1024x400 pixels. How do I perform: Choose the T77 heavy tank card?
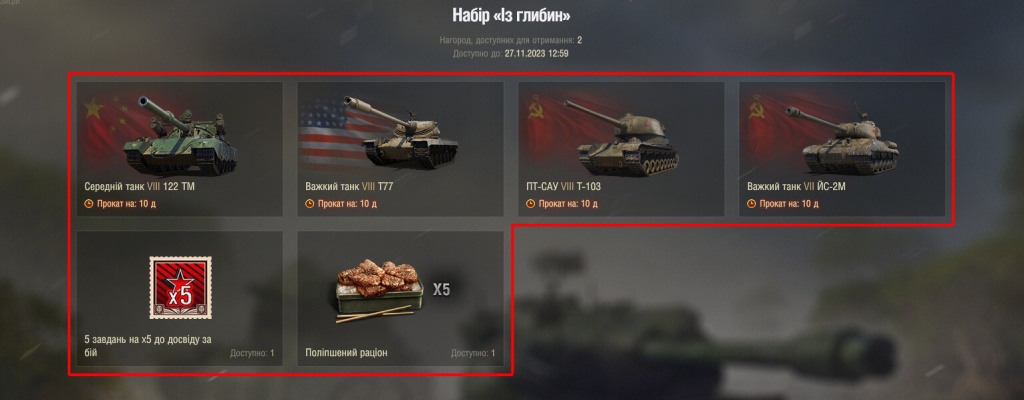(x=400, y=149)
